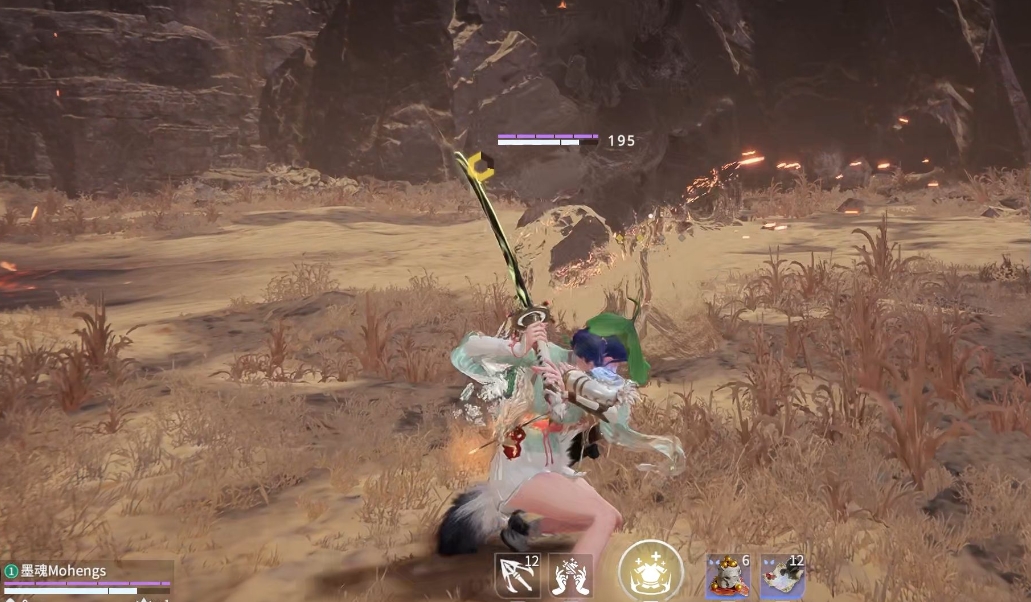Use the hands-and-sword ability icon
1031x602 pixels.
point(570,576)
